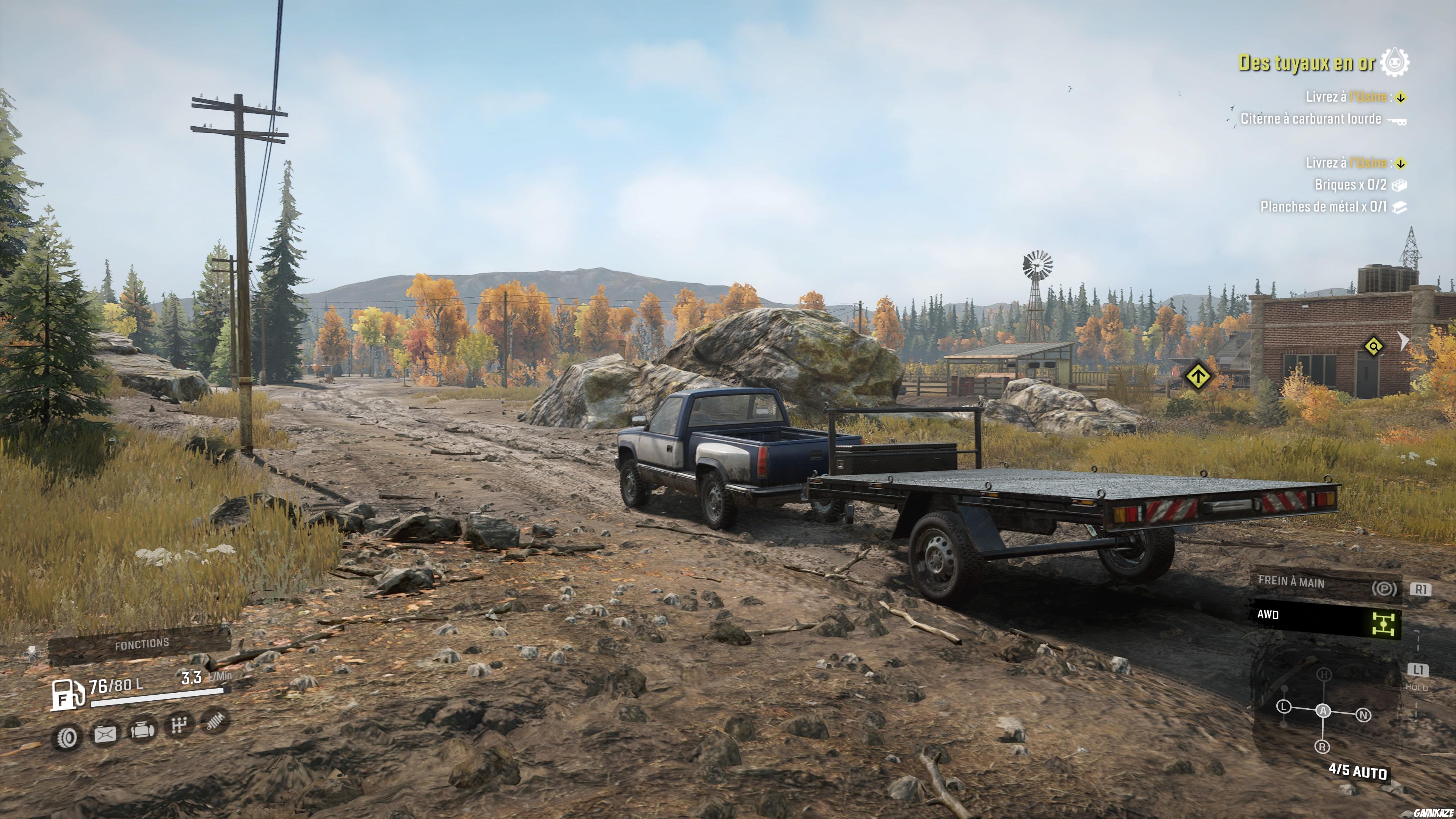Click the engine damage status icon
1456x819 pixels.
[142, 730]
